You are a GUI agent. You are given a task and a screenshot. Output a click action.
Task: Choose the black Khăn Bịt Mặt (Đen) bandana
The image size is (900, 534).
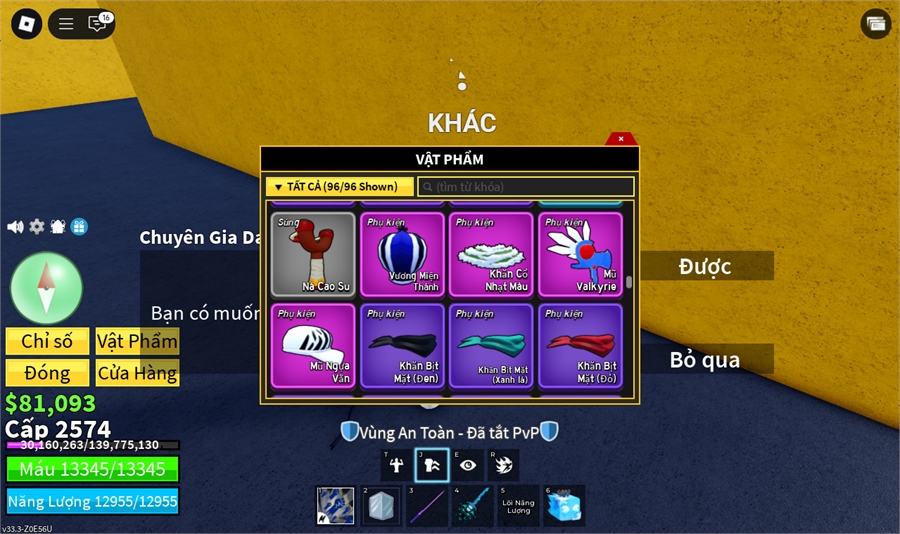[402, 345]
